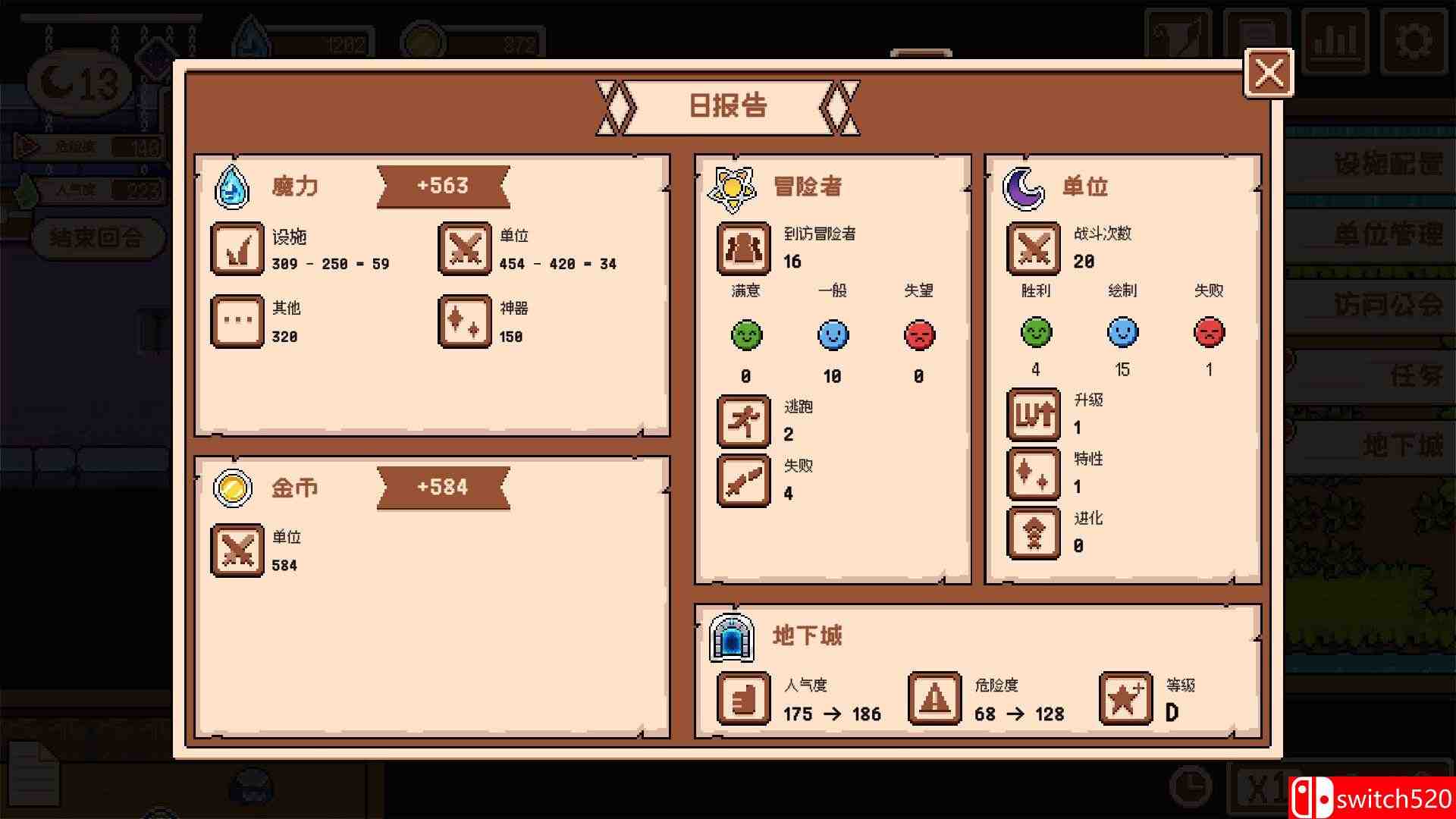The image size is (1456, 819).
Task: Open the 访问公会 menu entry
Action: (x=1388, y=303)
